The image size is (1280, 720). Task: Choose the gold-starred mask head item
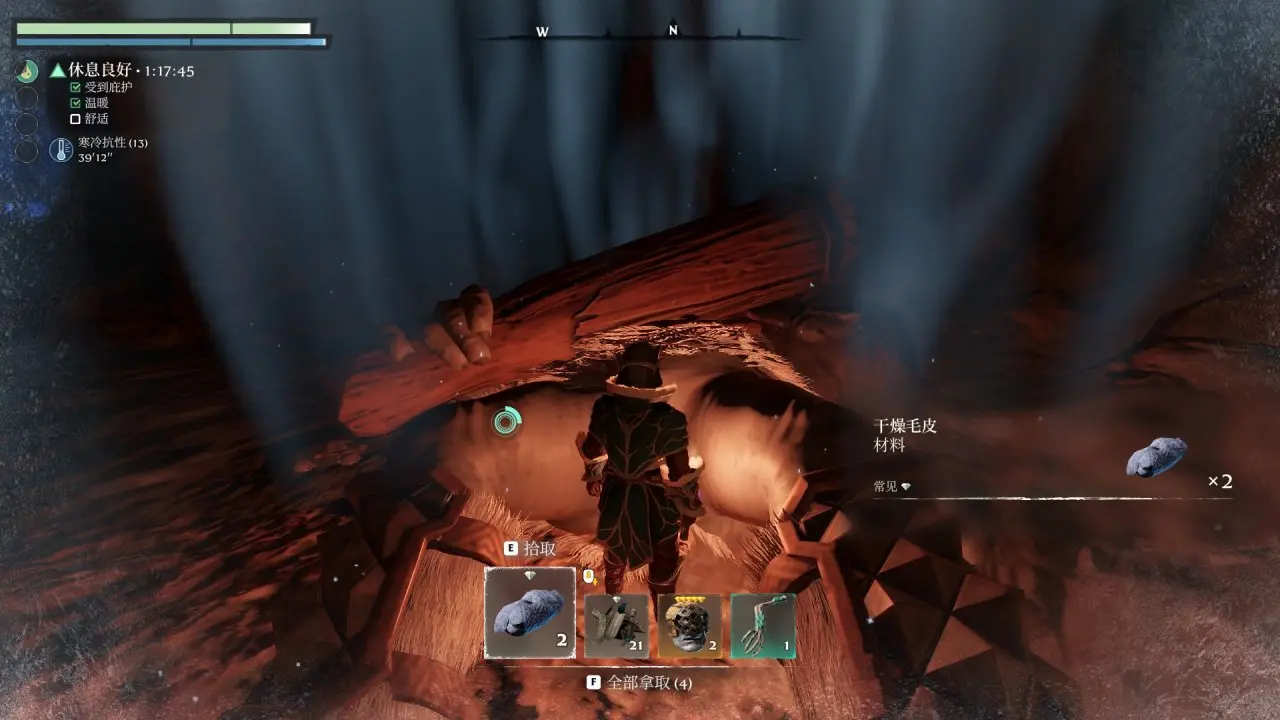click(690, 626)
